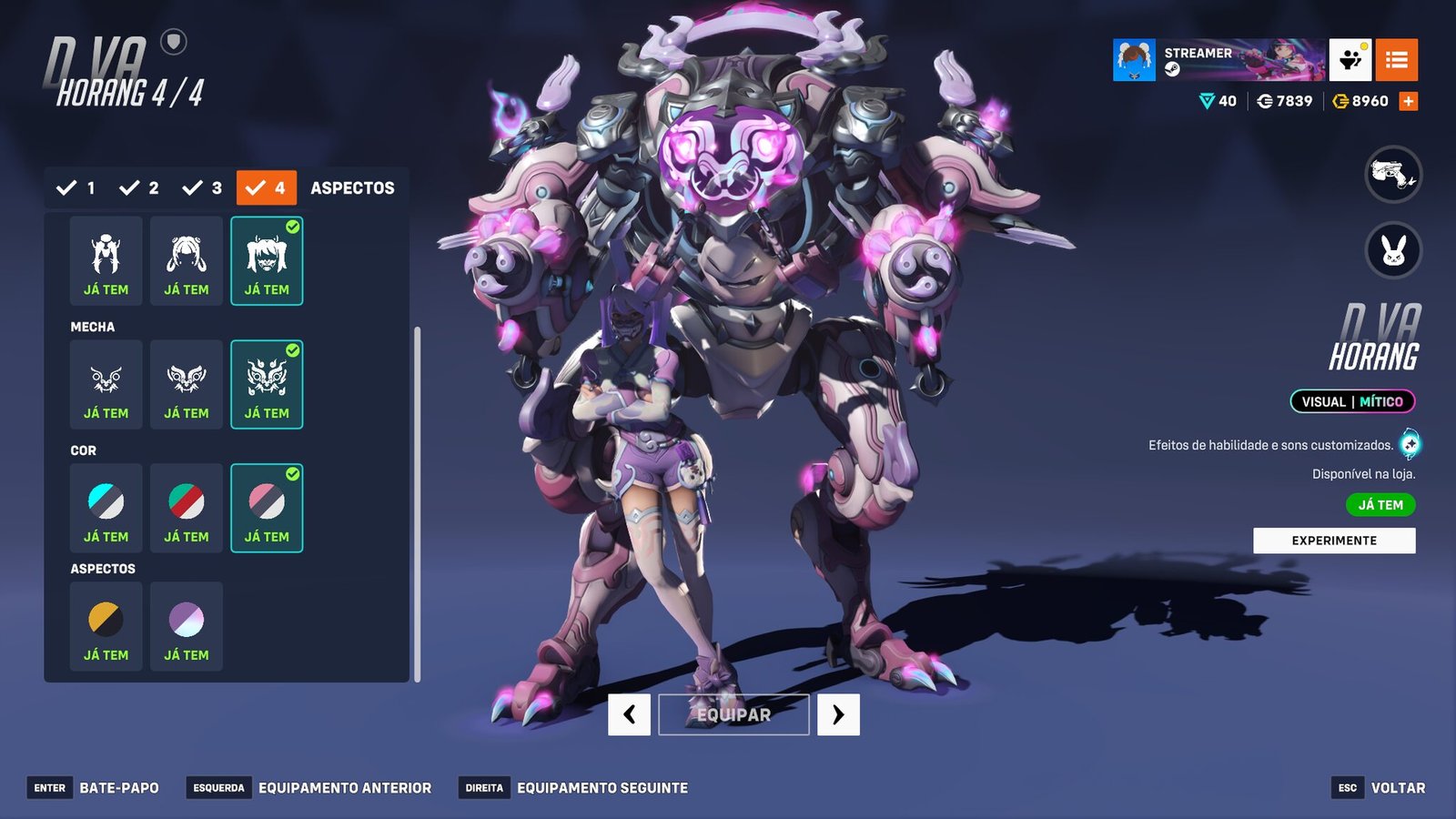
Task: Open the STREAMER player profile card
Action: tap(1218, 60)
